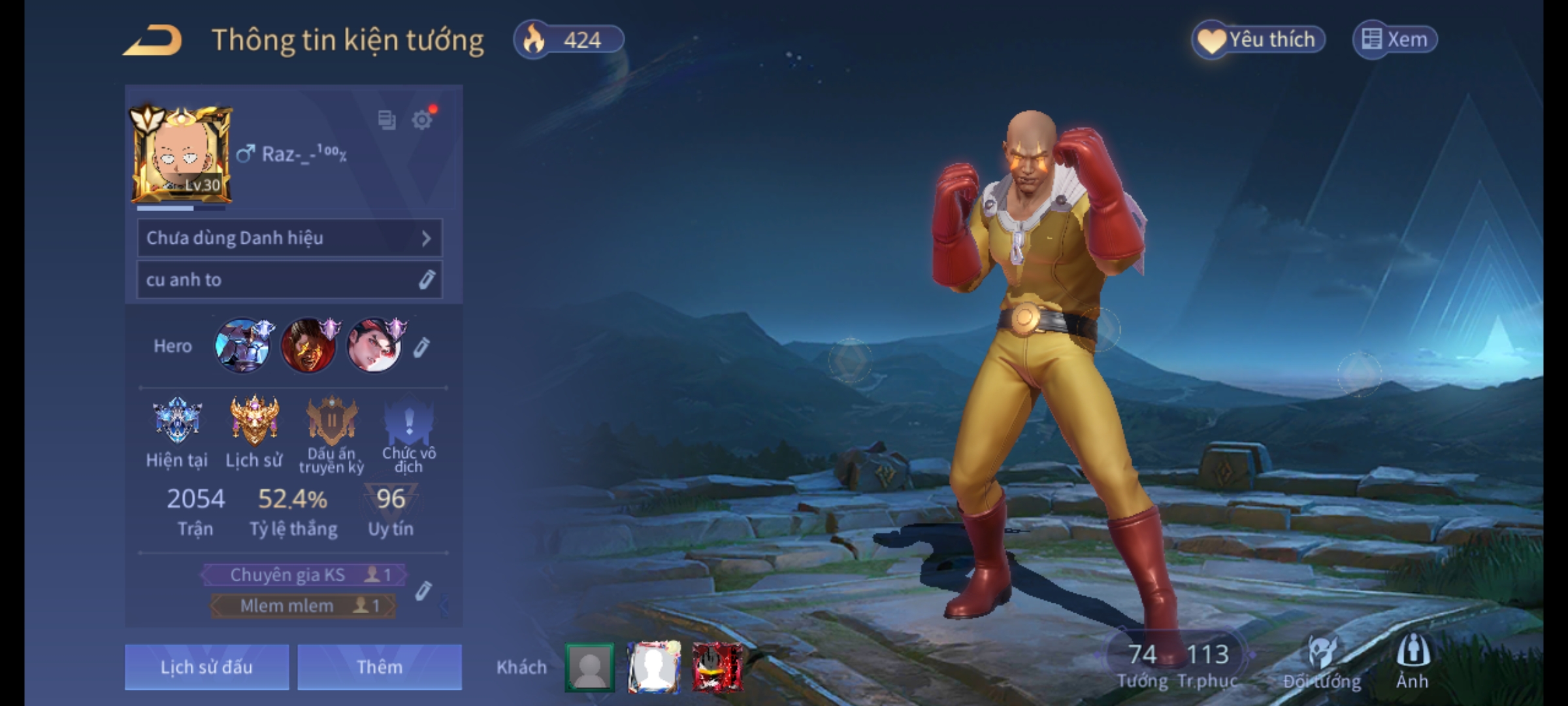Image resolution: width=1568 pixels, height=706 pixels.
Task: Open Lịch sử đấu match history
Action: point(206,667)
